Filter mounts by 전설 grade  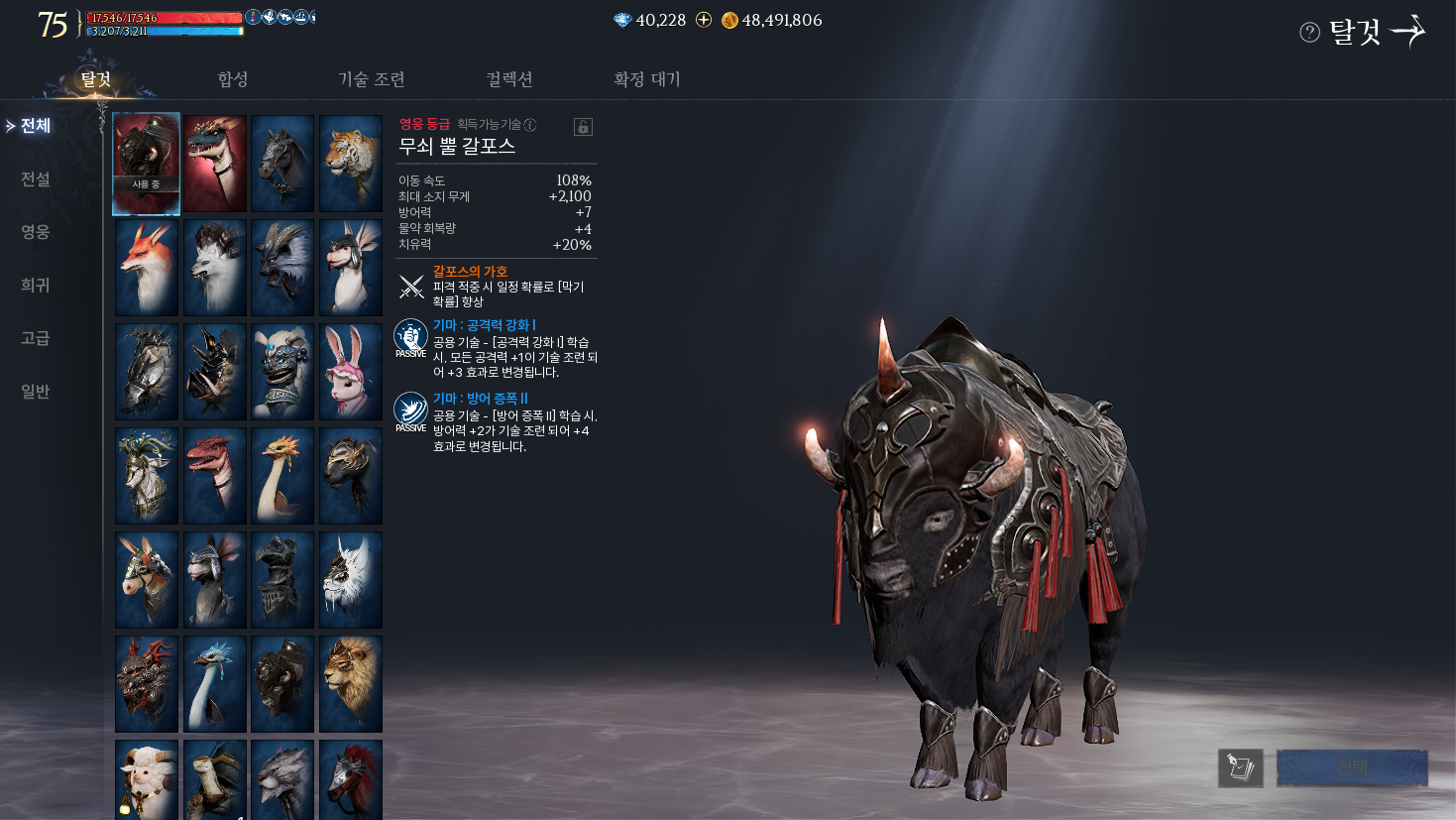pos(36,179)
